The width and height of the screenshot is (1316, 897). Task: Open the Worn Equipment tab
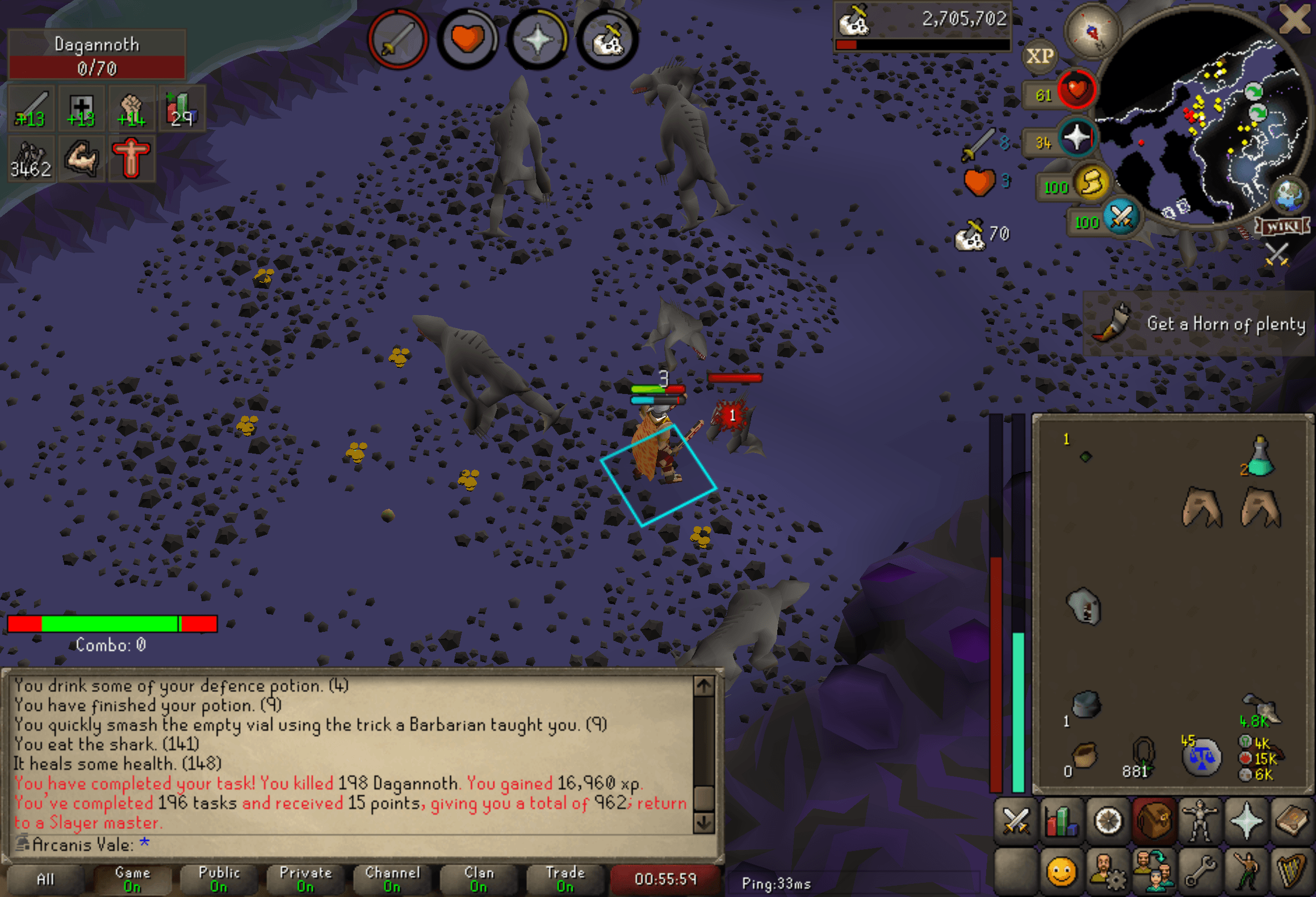coord(1199,821)
